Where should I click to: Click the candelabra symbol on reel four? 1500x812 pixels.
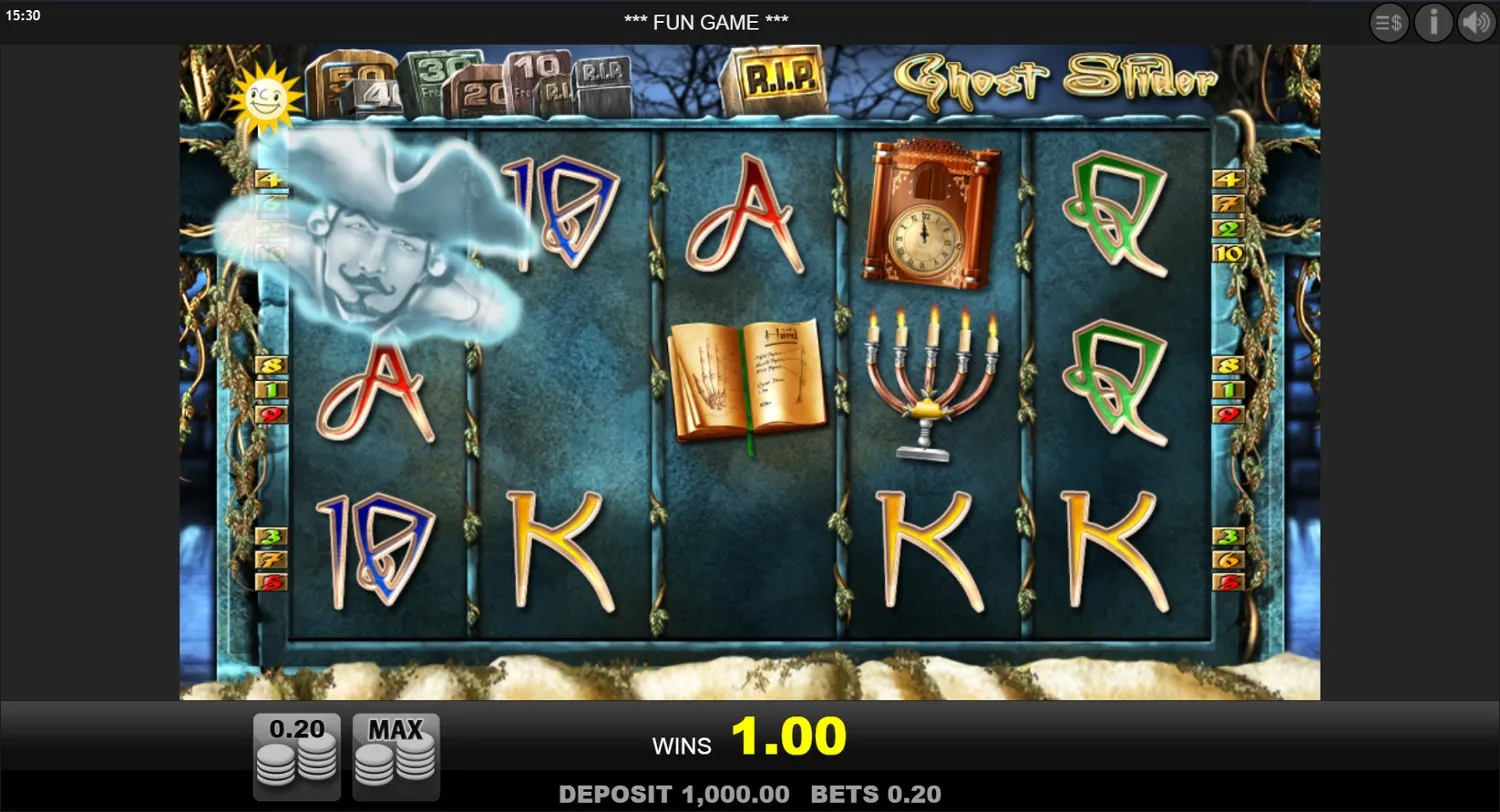[930, 385]
